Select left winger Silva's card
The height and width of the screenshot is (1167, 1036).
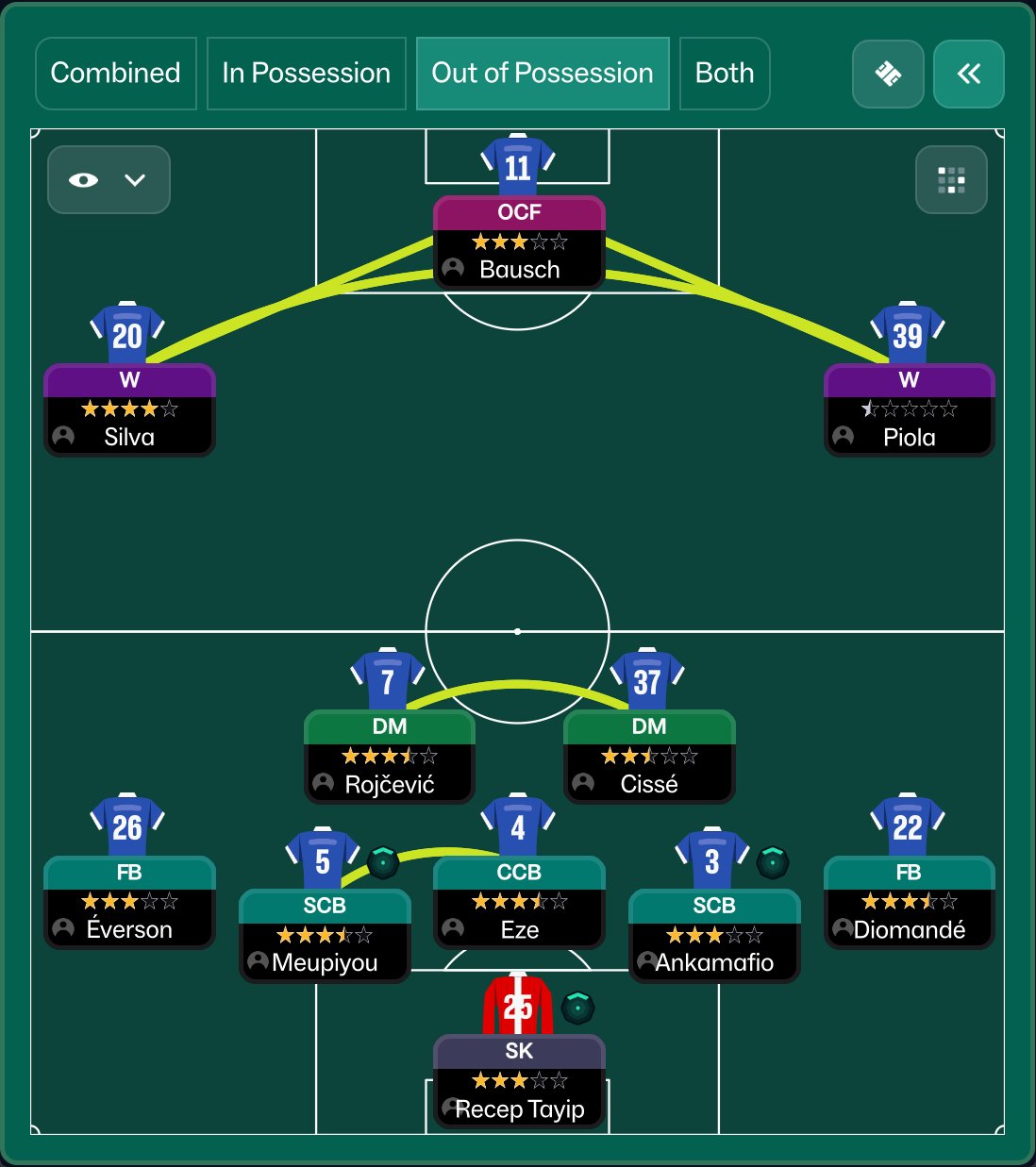tap(129, 409)
